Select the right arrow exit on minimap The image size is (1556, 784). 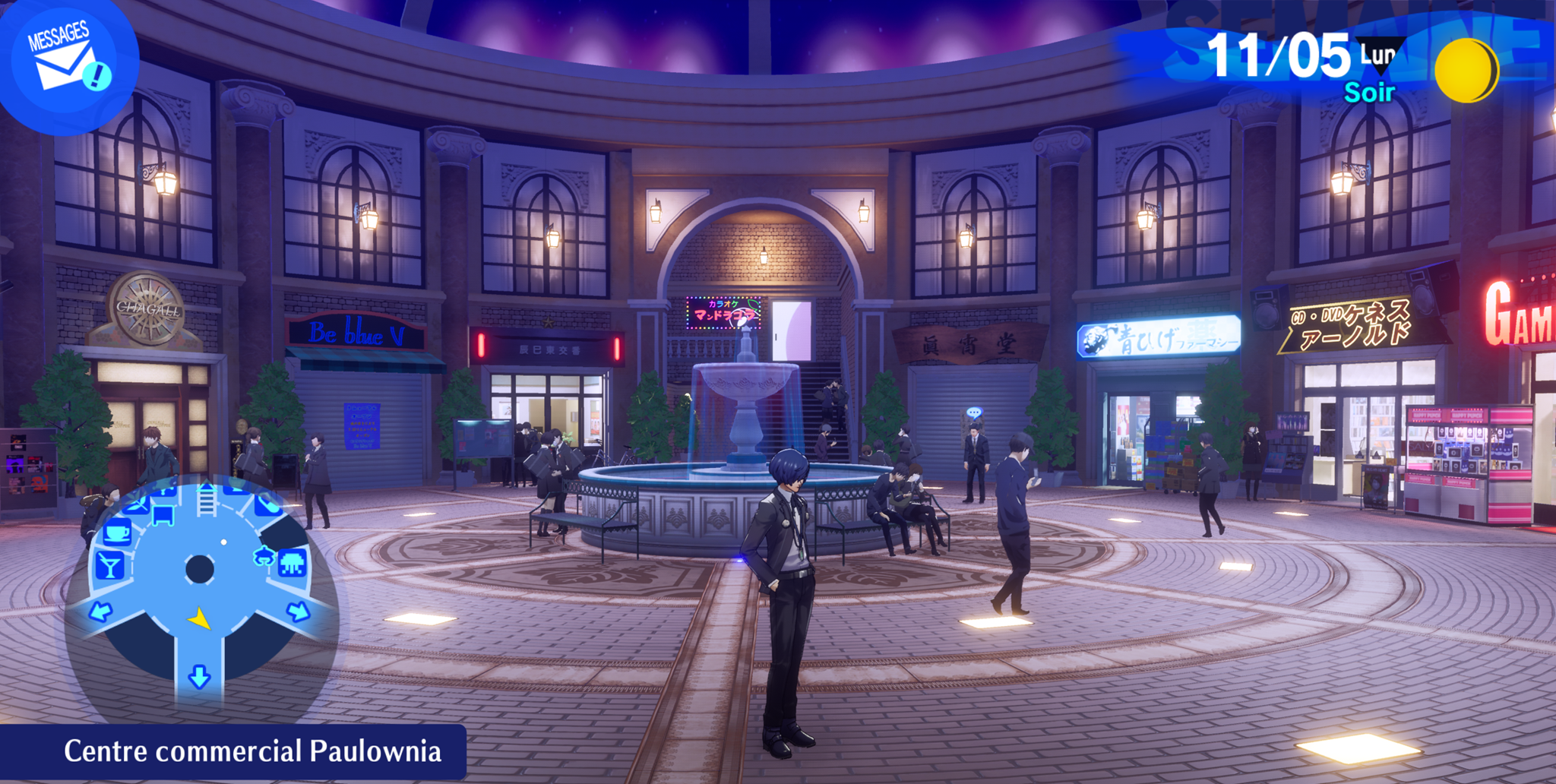click(299, 611)
